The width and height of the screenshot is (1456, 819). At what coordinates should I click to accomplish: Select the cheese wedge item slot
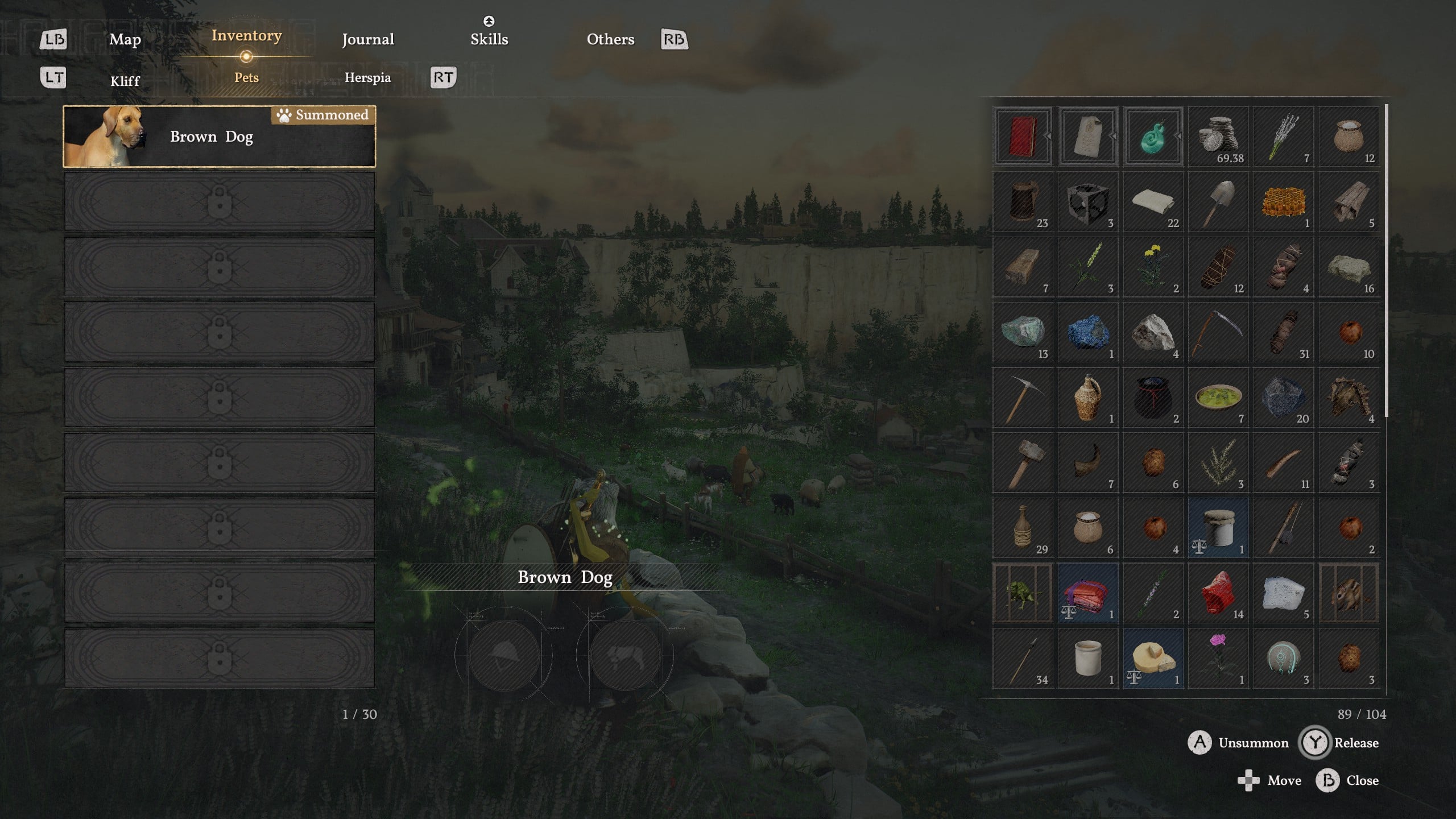click(x=1153, y=659)
